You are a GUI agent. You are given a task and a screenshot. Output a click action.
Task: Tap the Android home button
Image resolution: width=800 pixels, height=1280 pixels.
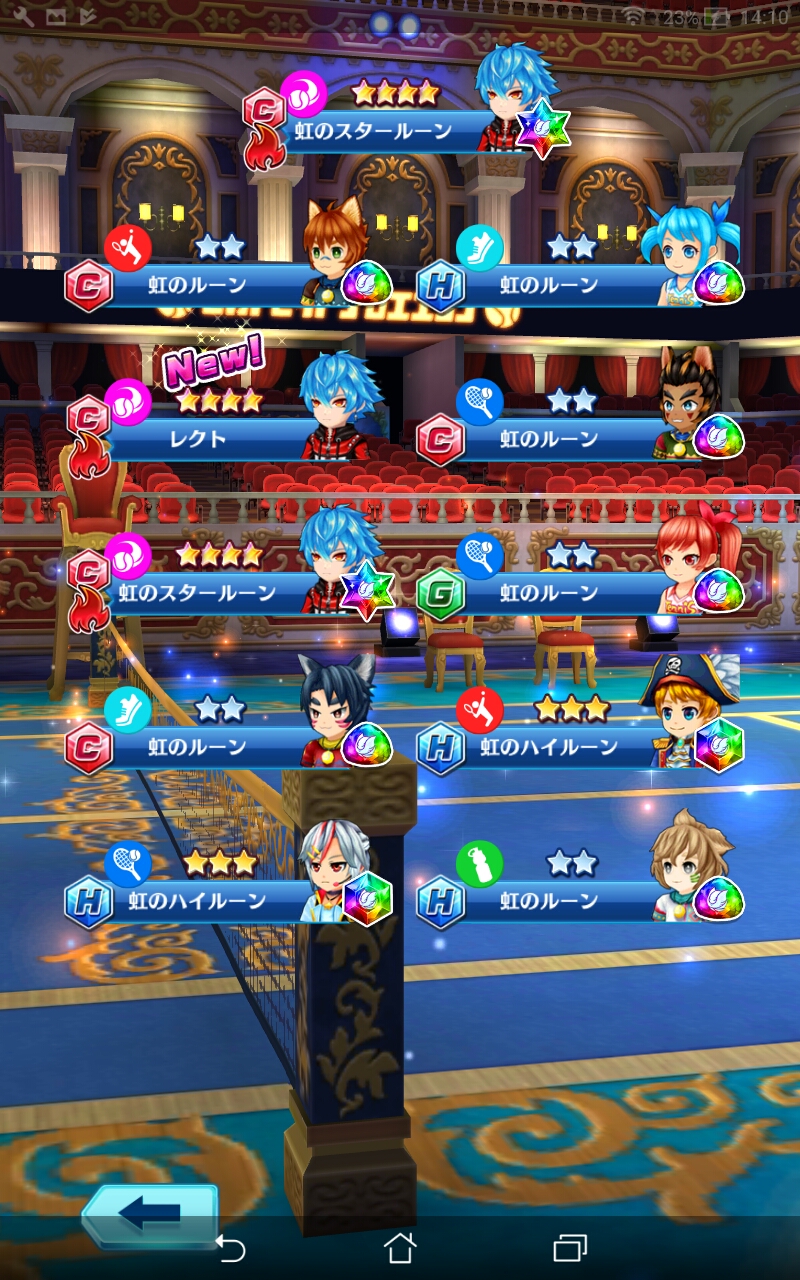[400, 1247]
